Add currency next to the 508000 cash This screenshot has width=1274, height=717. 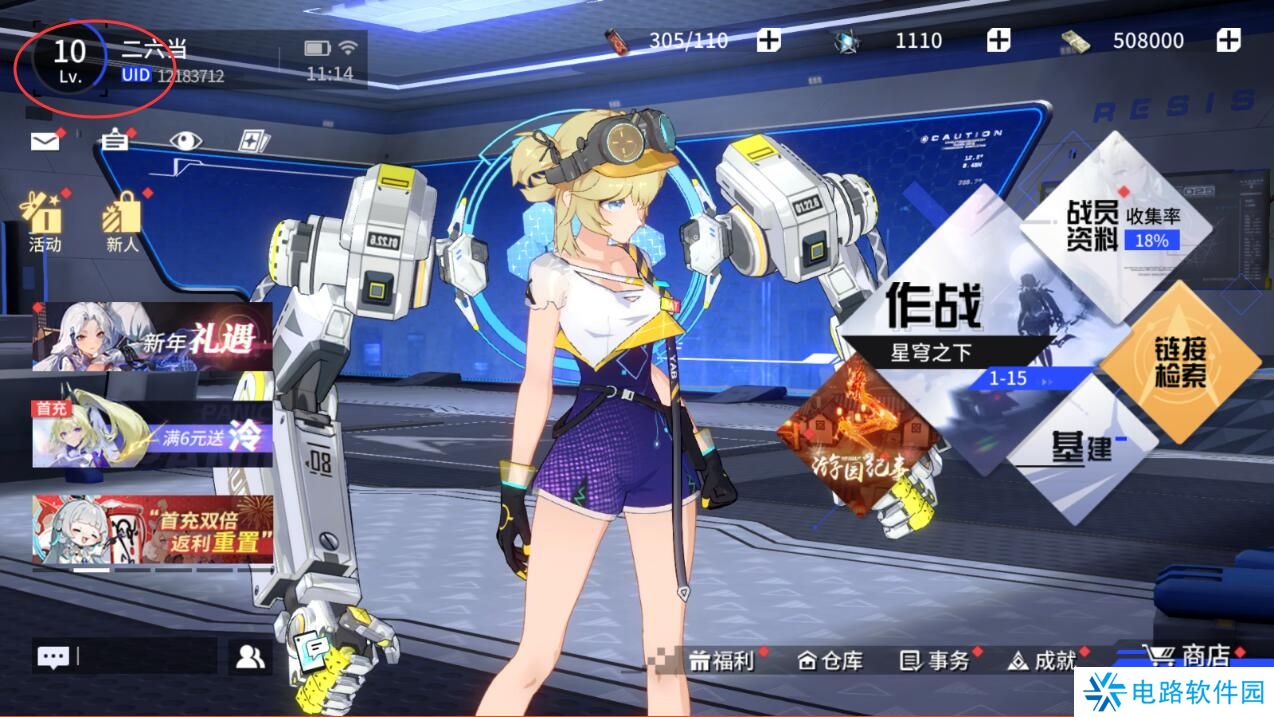[1228, 41]
